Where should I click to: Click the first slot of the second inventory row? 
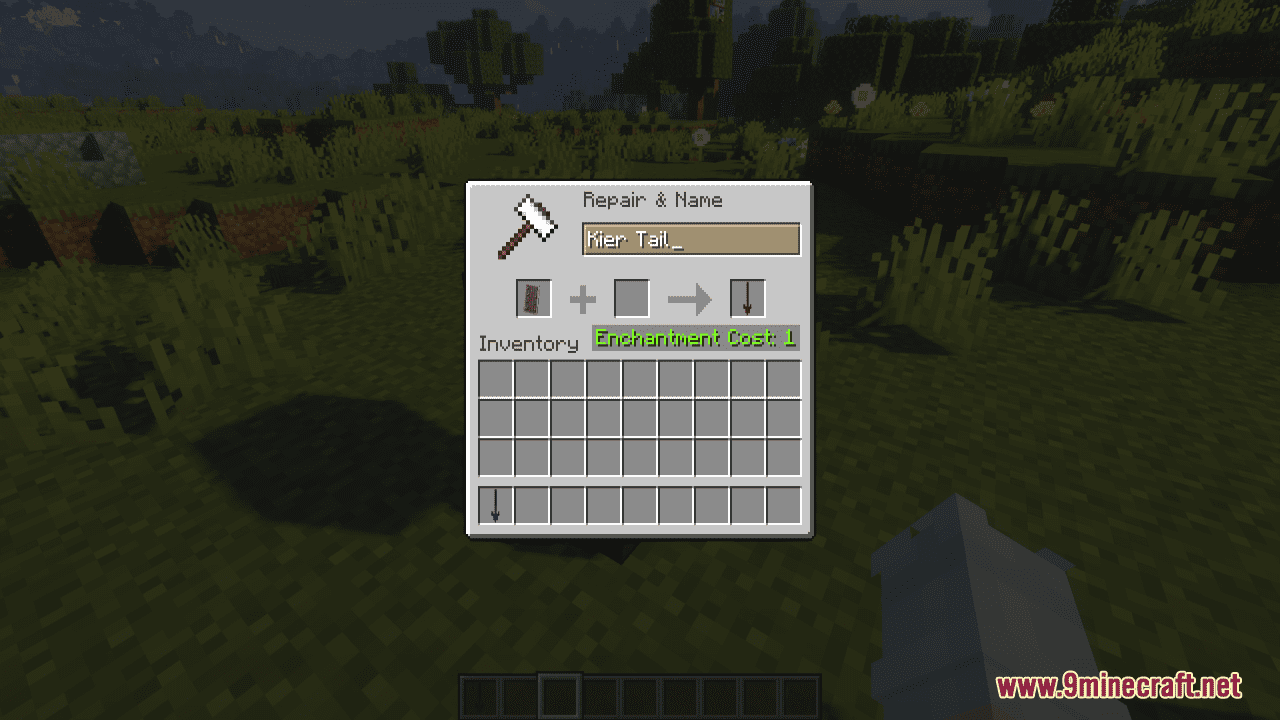coord(494,417)
